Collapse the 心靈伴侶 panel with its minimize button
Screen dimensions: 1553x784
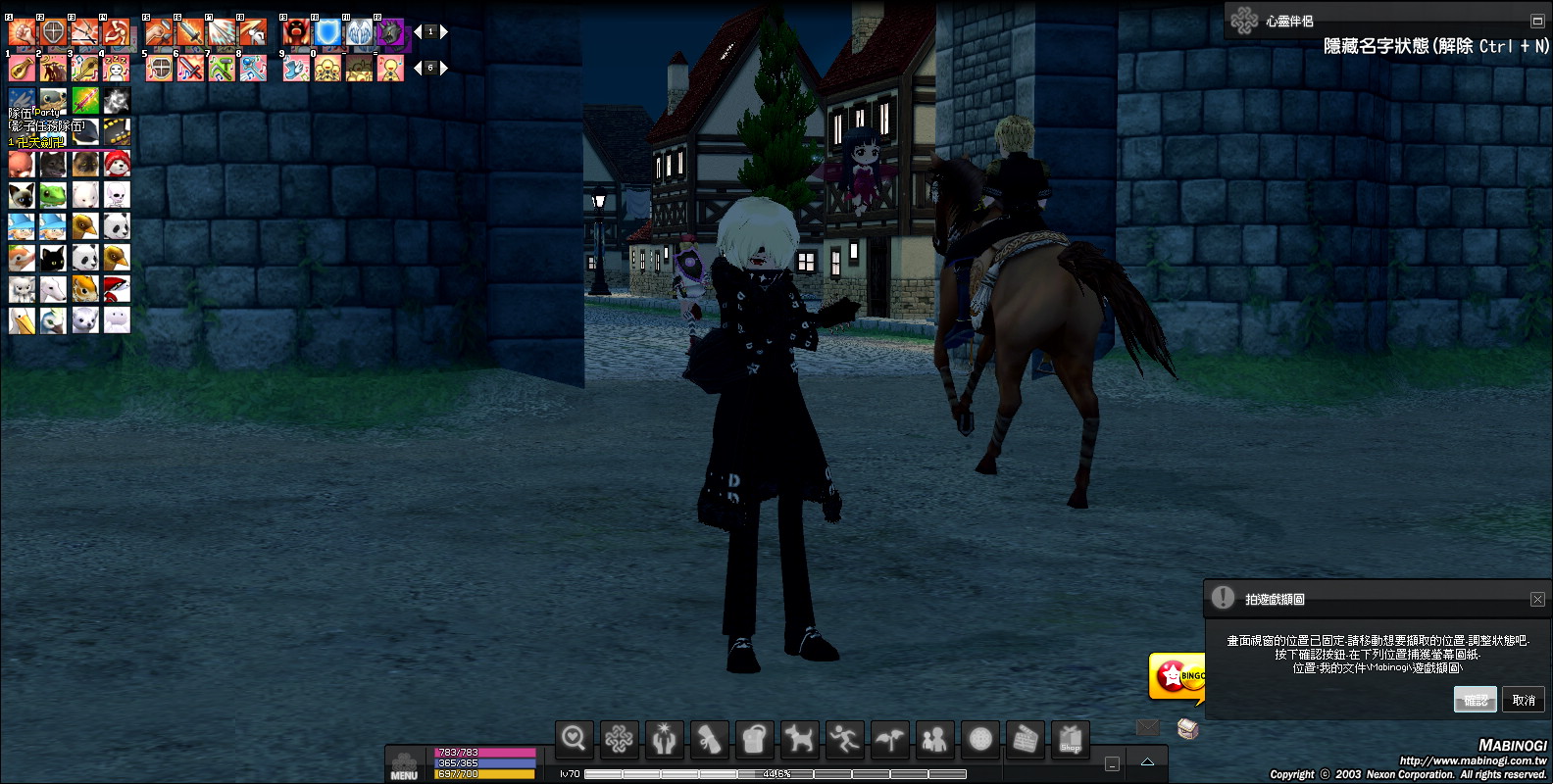(1536, 21)
